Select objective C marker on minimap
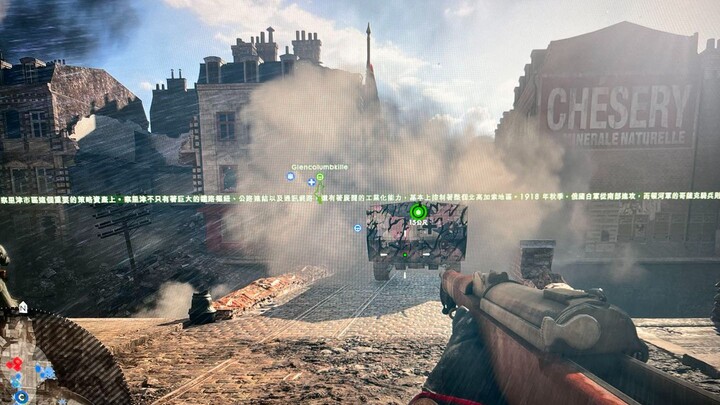Viewport: 720px width, 405px height. 21,397
